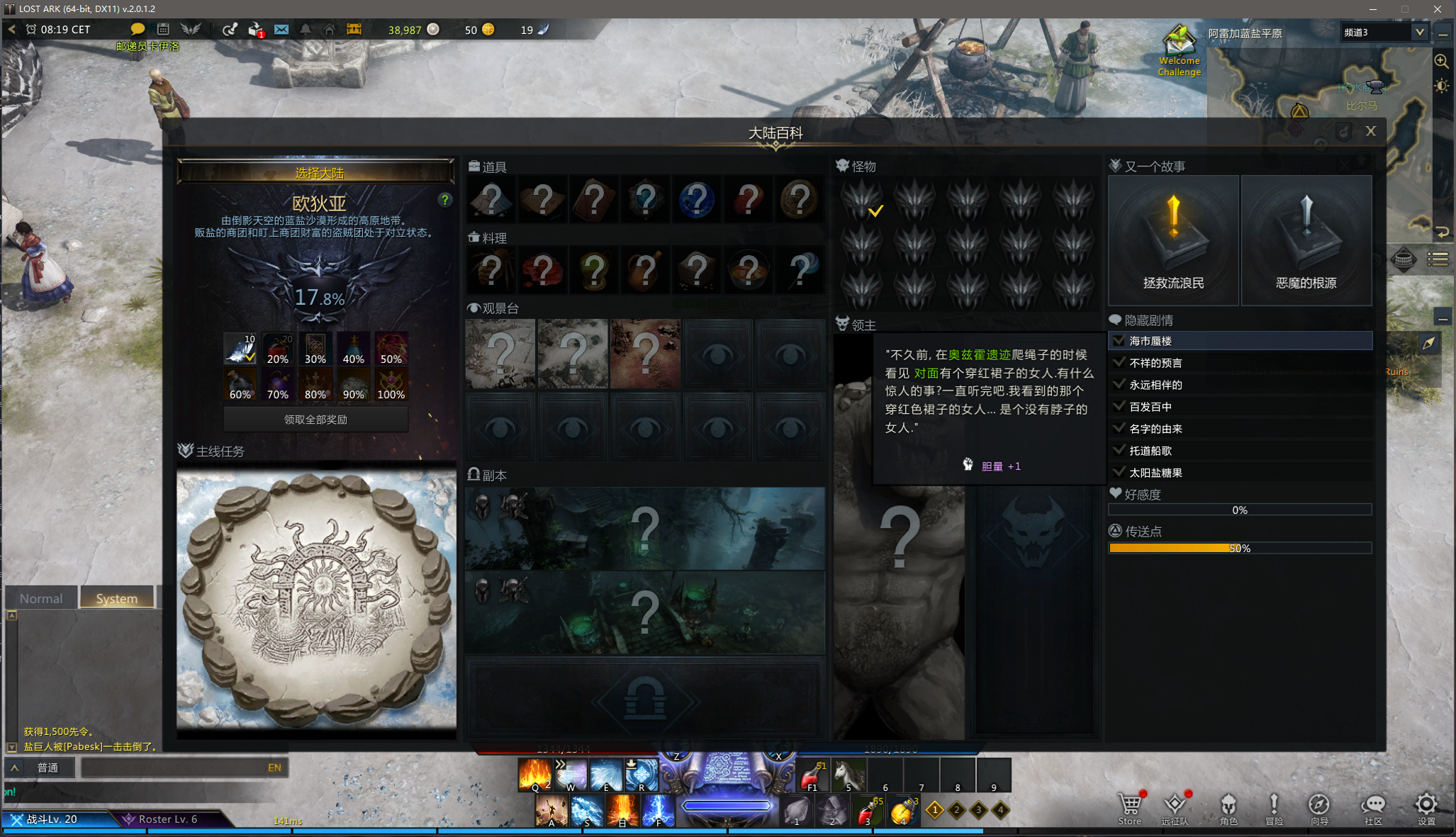Open the 恶魔的根源 story card
The image size is (1456, 837).
(1306, 241)
